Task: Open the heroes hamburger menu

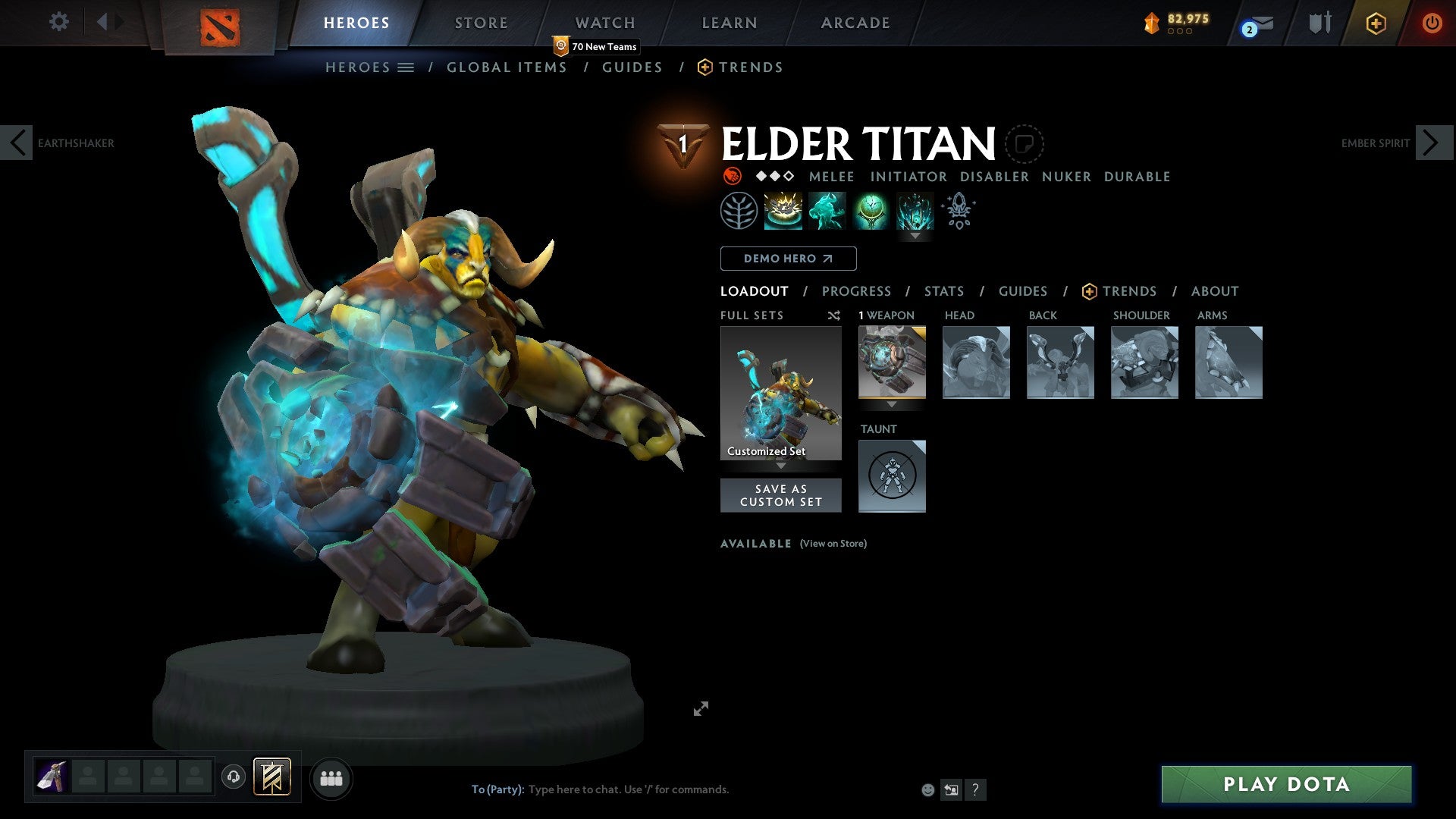Action: (x=406, y=67)
